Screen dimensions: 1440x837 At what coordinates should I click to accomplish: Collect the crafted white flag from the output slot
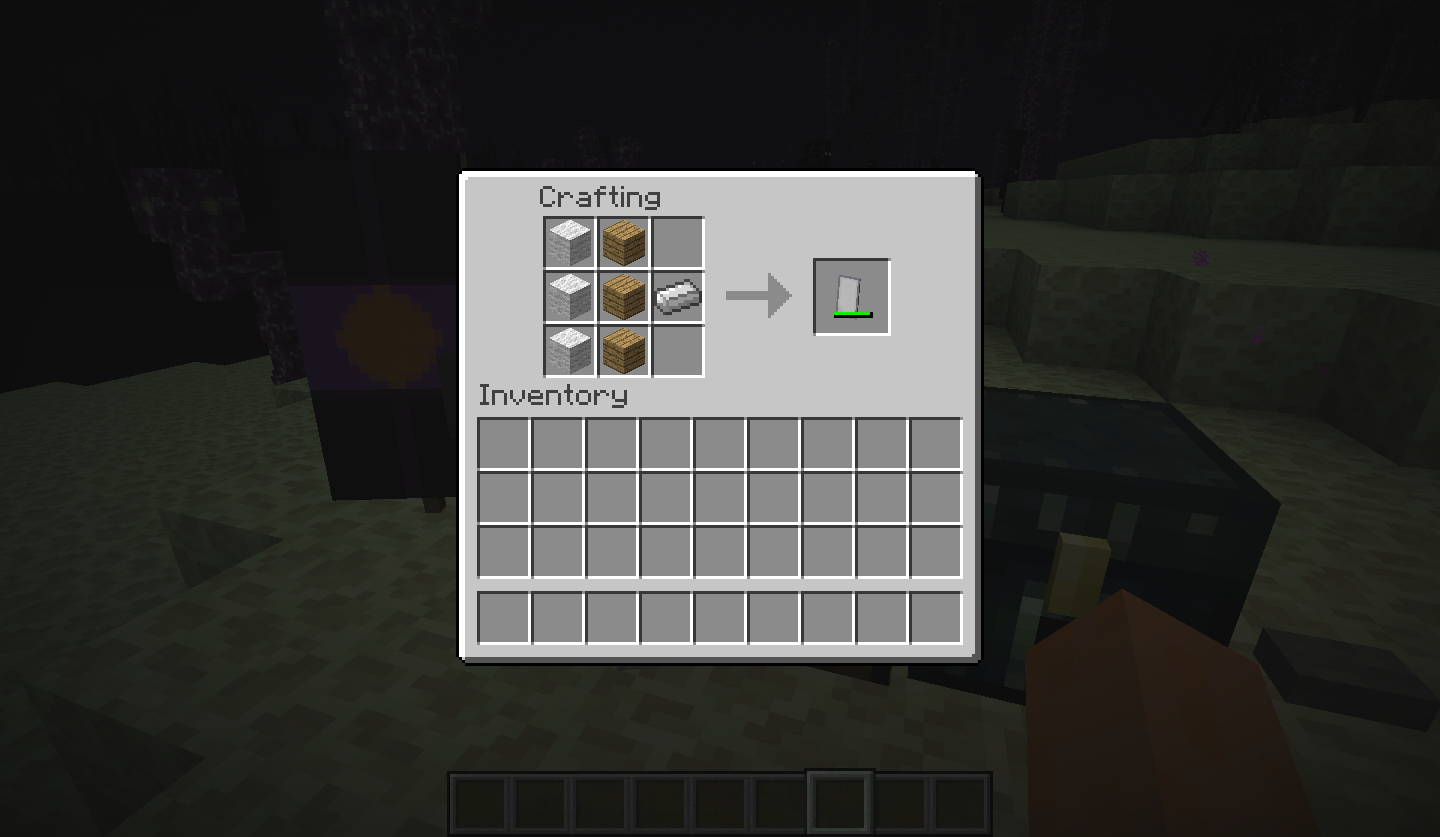pyautogui.click(x=851, y=295)
